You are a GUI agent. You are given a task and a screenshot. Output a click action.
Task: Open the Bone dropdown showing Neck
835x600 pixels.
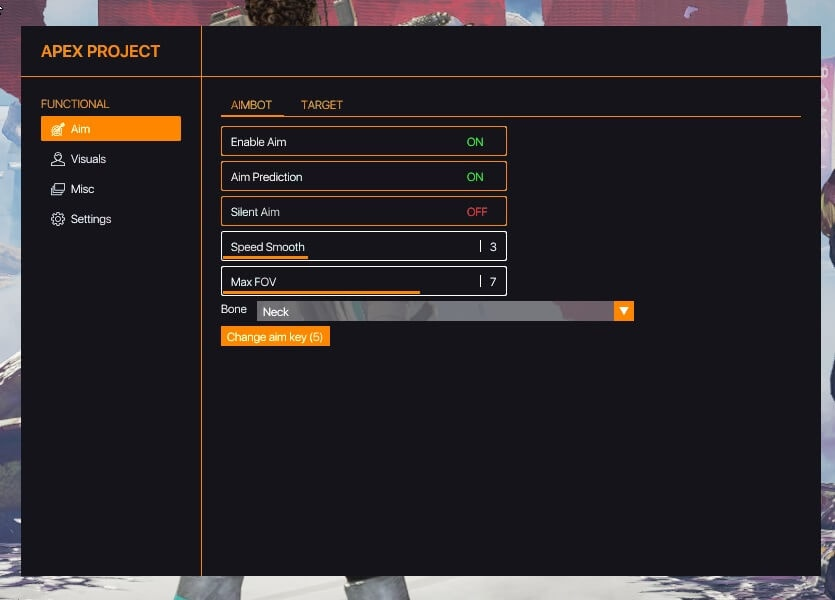point(445,312)
